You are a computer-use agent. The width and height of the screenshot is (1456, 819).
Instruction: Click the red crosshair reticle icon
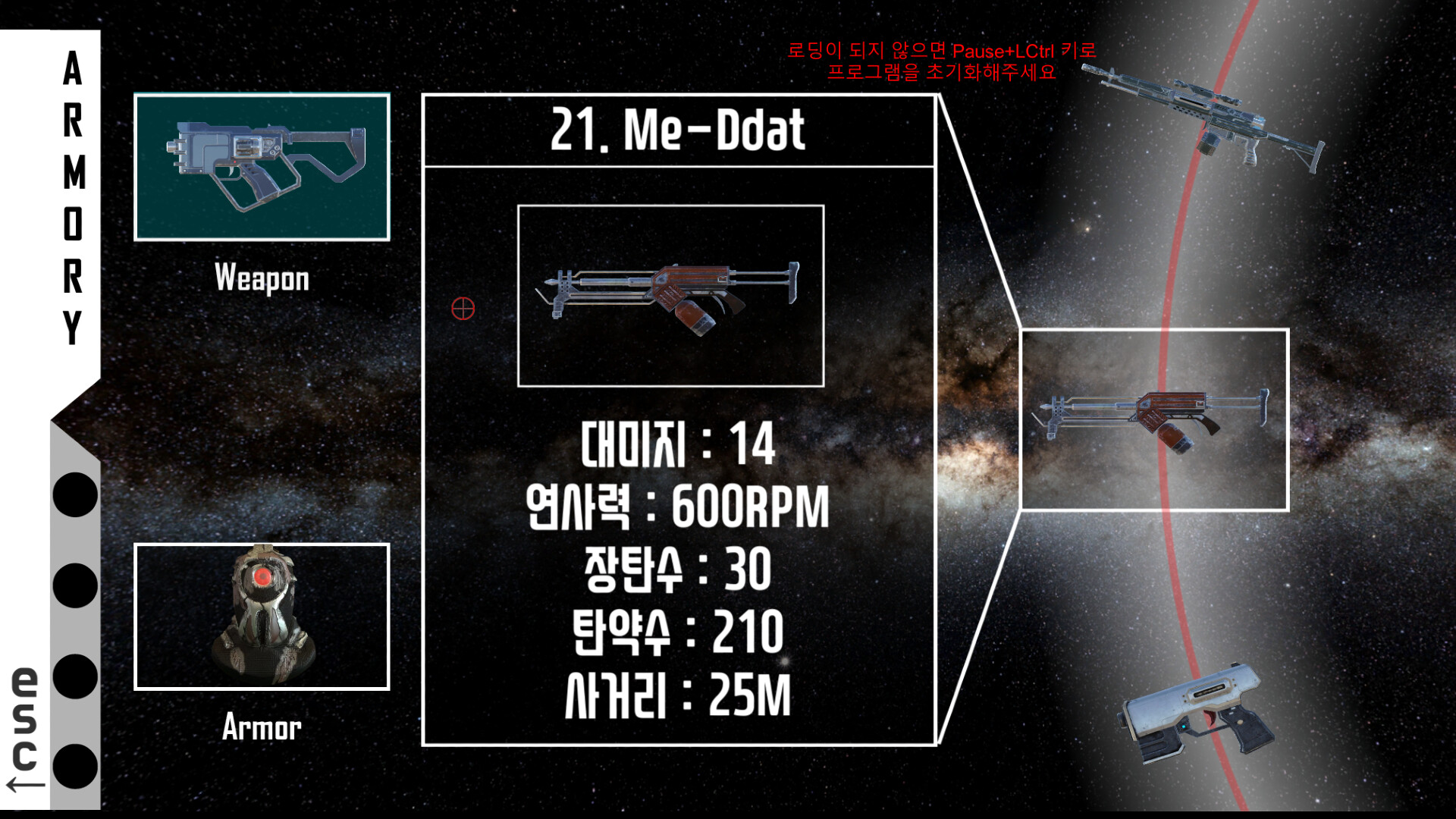(462, 309)
